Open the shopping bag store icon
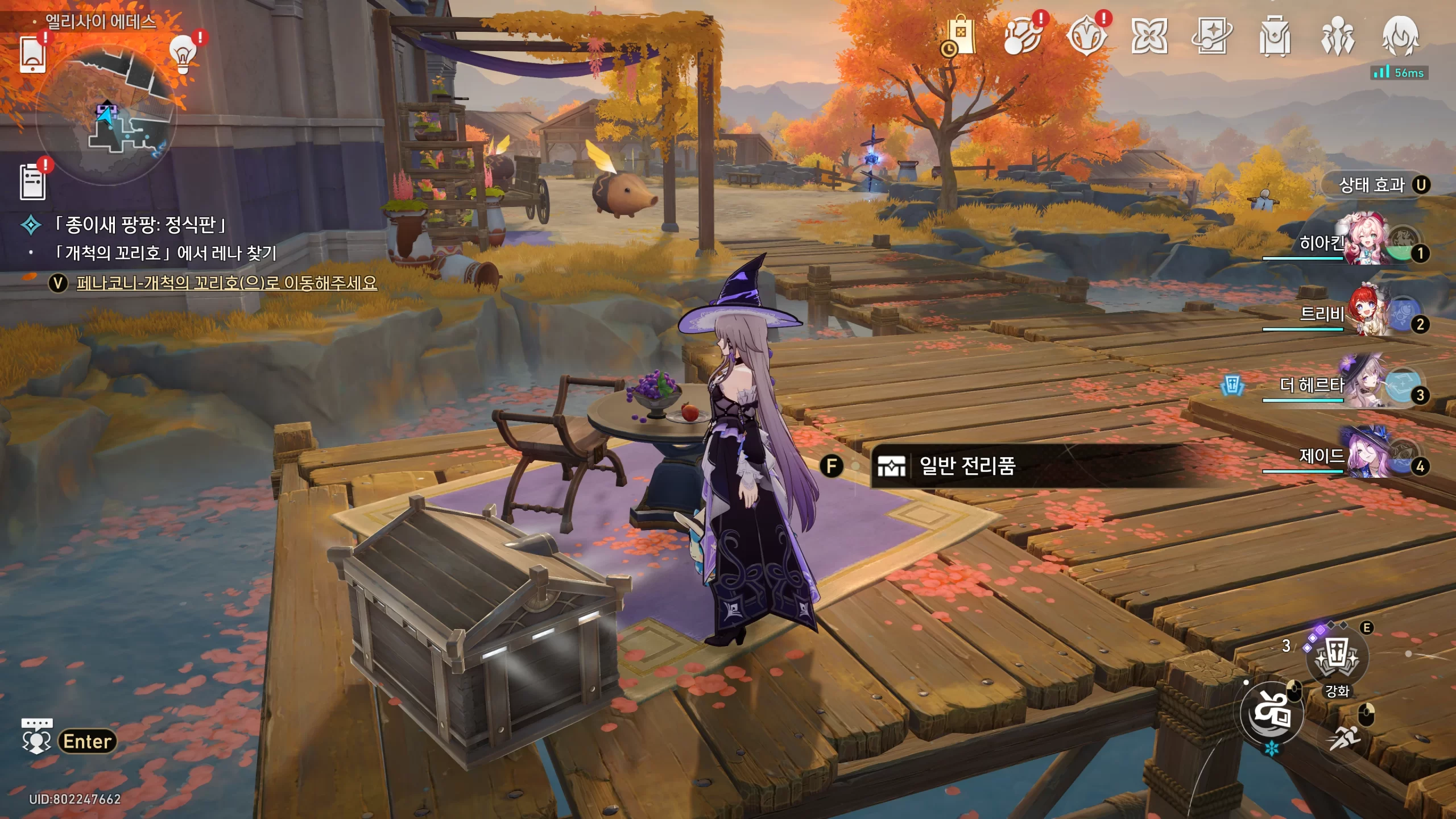This screenshot has height=819, width=1456. point(960,36)
